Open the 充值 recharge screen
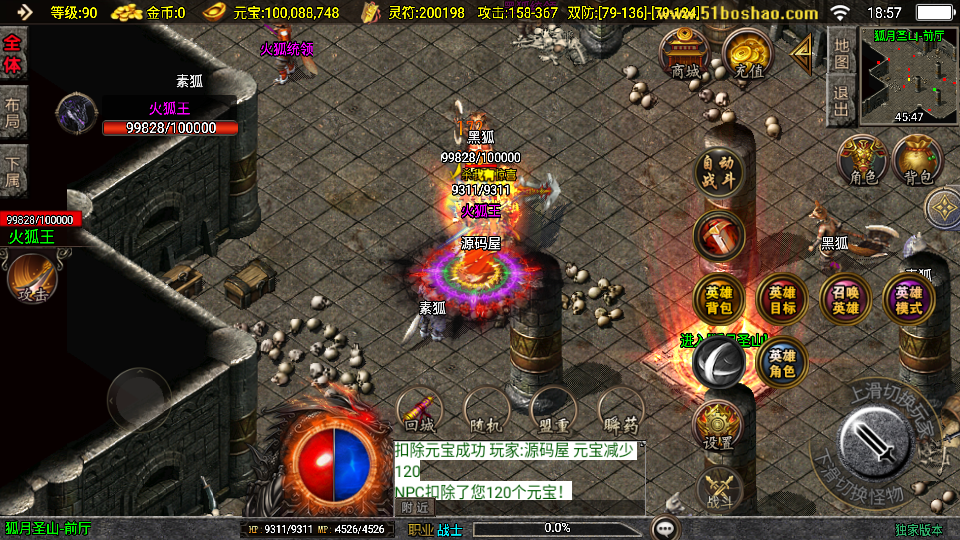Screen dimensions: 960x540 (x=748, y=54)
